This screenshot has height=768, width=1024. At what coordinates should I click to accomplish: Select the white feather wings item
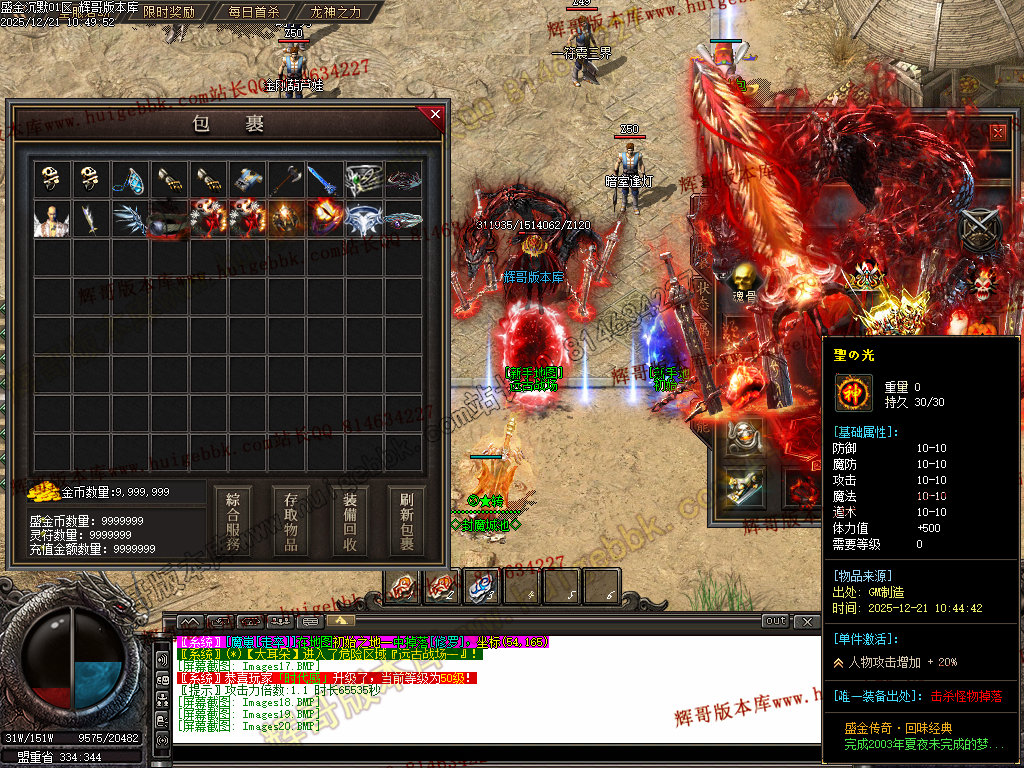(x=128, y=219)
